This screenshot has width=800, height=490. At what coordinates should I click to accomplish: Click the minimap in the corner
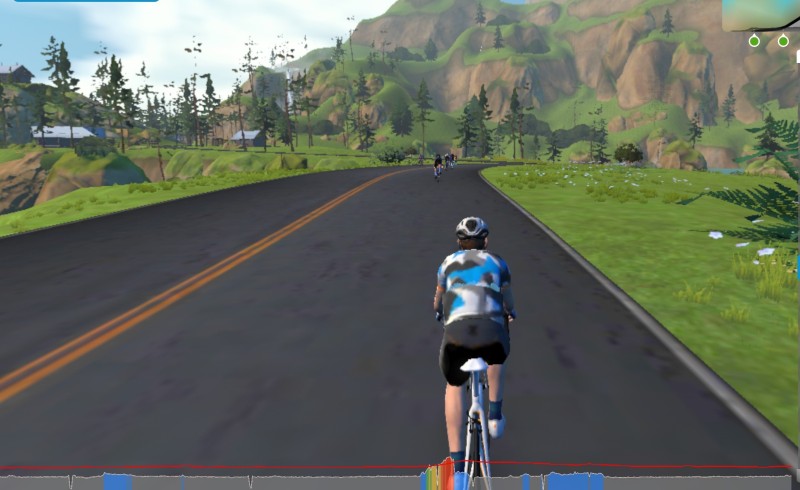tap(761, 16)
